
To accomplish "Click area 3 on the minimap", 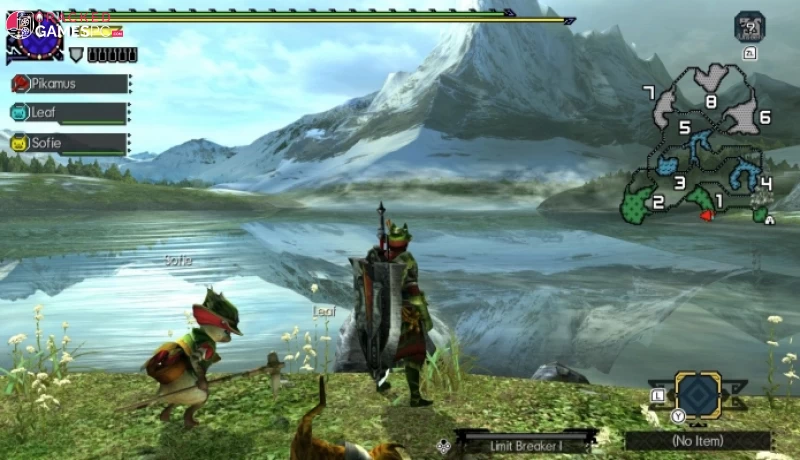I will point(679,183).
